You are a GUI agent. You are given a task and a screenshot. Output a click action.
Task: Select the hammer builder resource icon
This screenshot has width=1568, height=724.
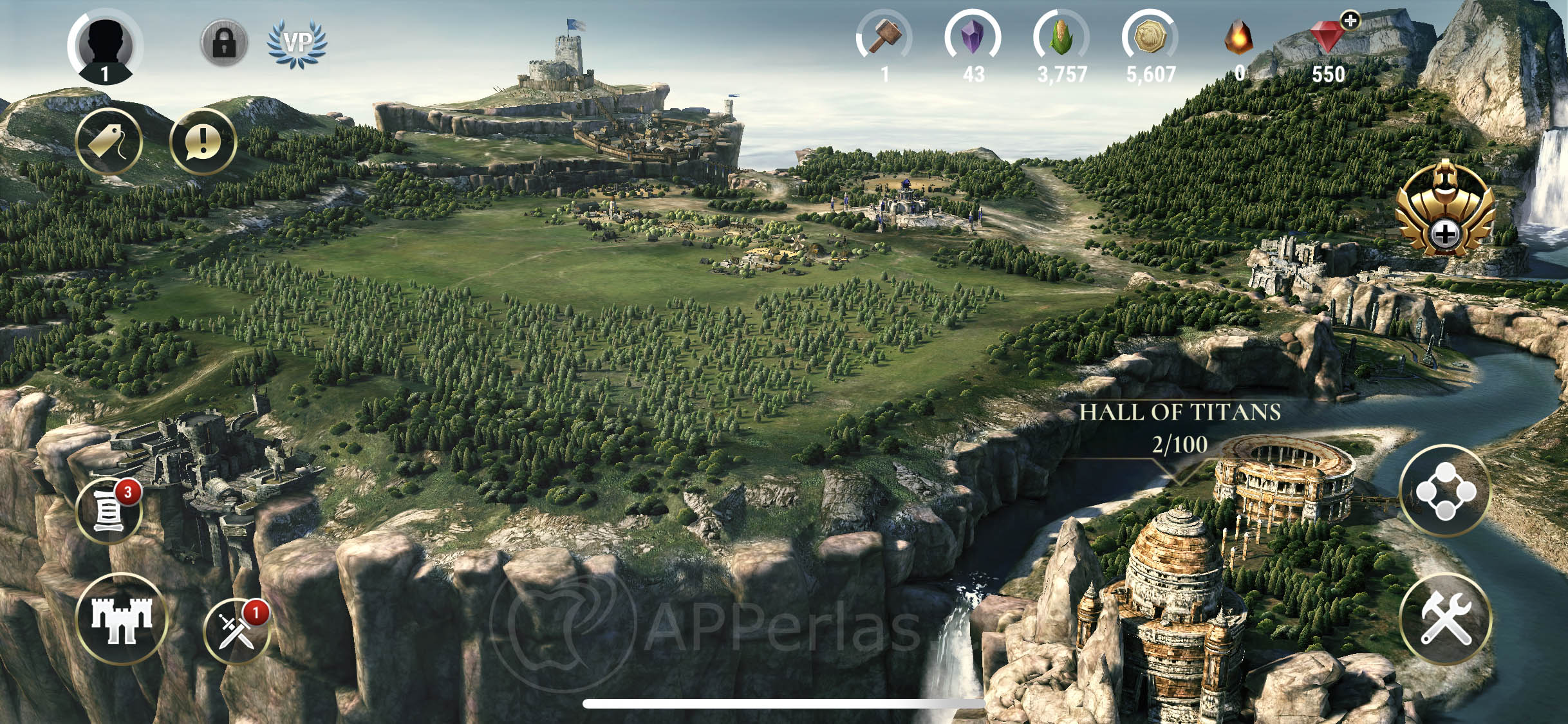(884, 37)
